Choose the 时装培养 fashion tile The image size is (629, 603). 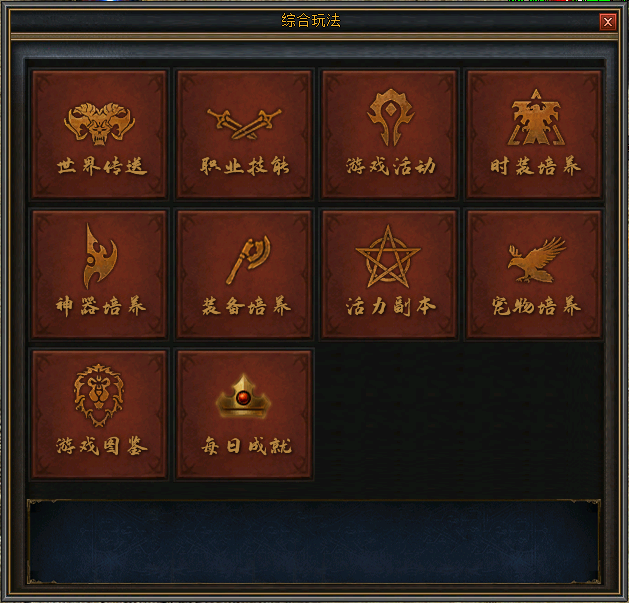click(534, 133)
